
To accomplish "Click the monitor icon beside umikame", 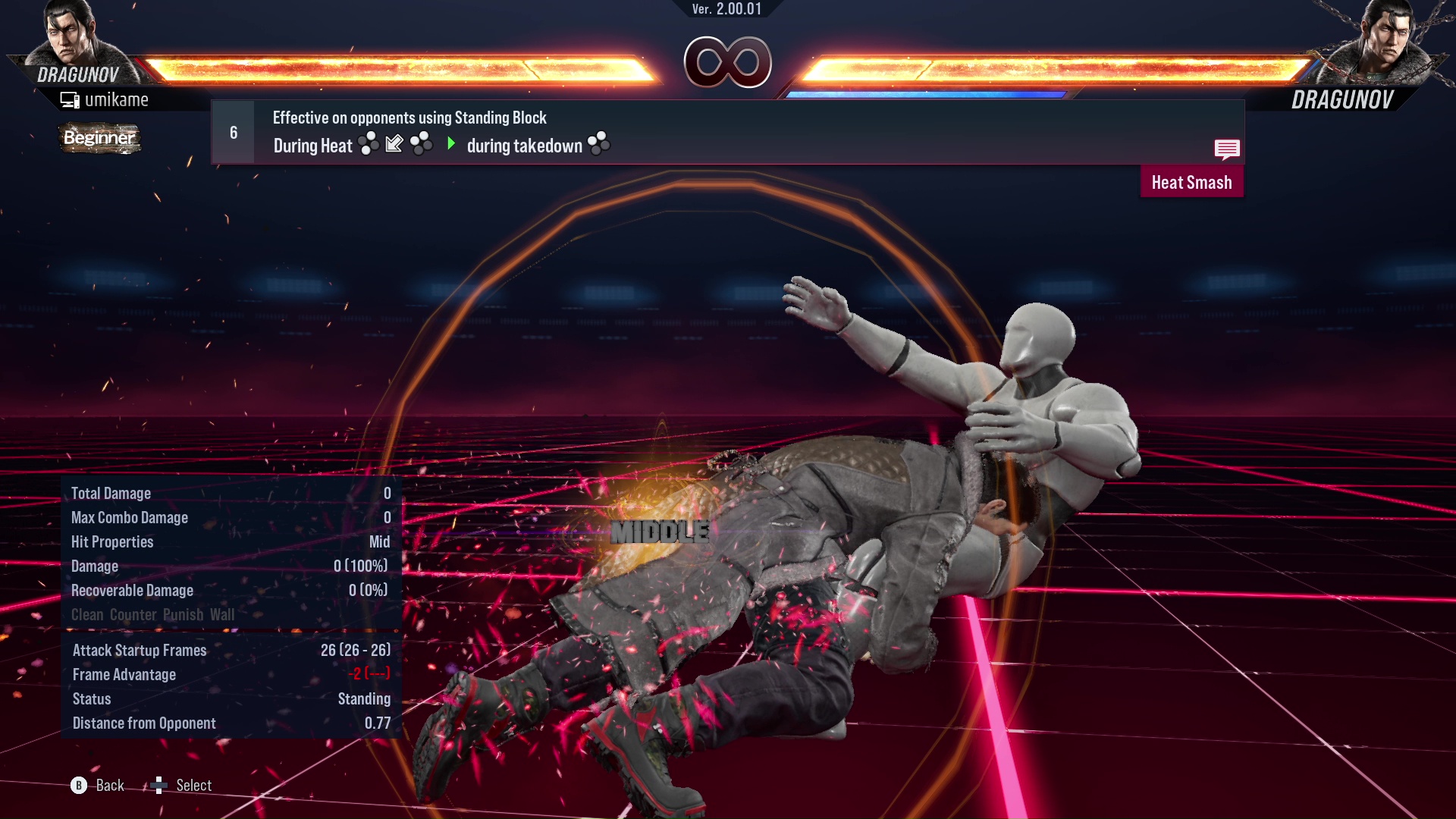I will point(71,99).
